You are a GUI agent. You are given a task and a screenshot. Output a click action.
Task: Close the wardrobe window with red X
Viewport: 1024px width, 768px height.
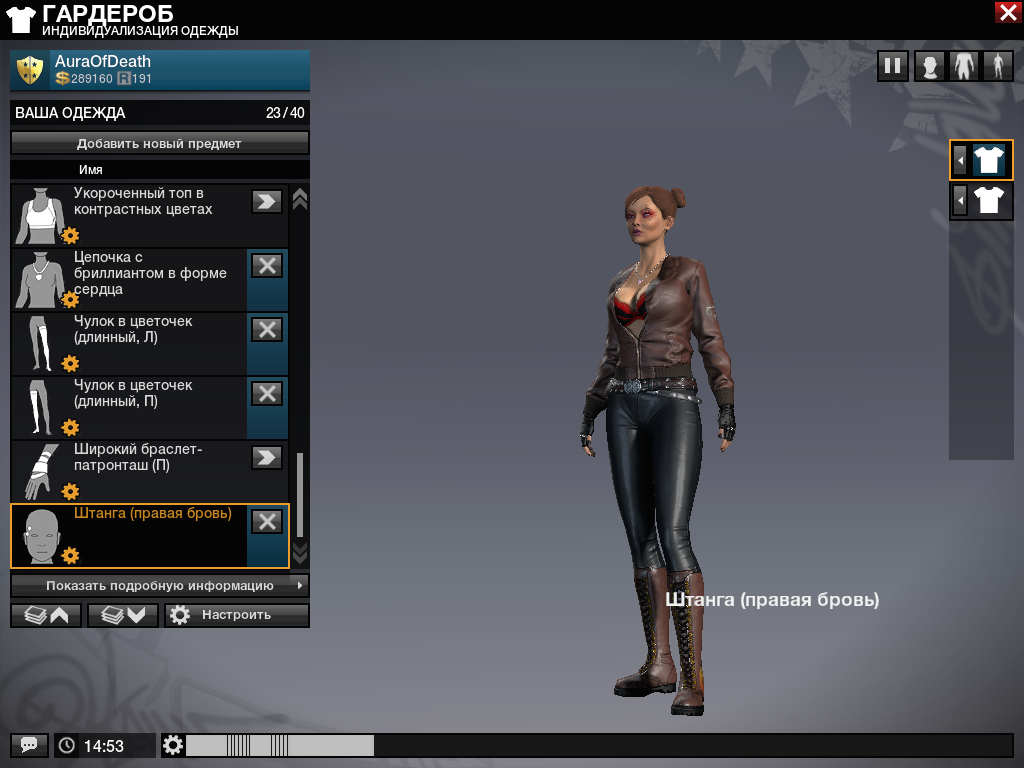pyautogui.click(x=1007, y=12)
